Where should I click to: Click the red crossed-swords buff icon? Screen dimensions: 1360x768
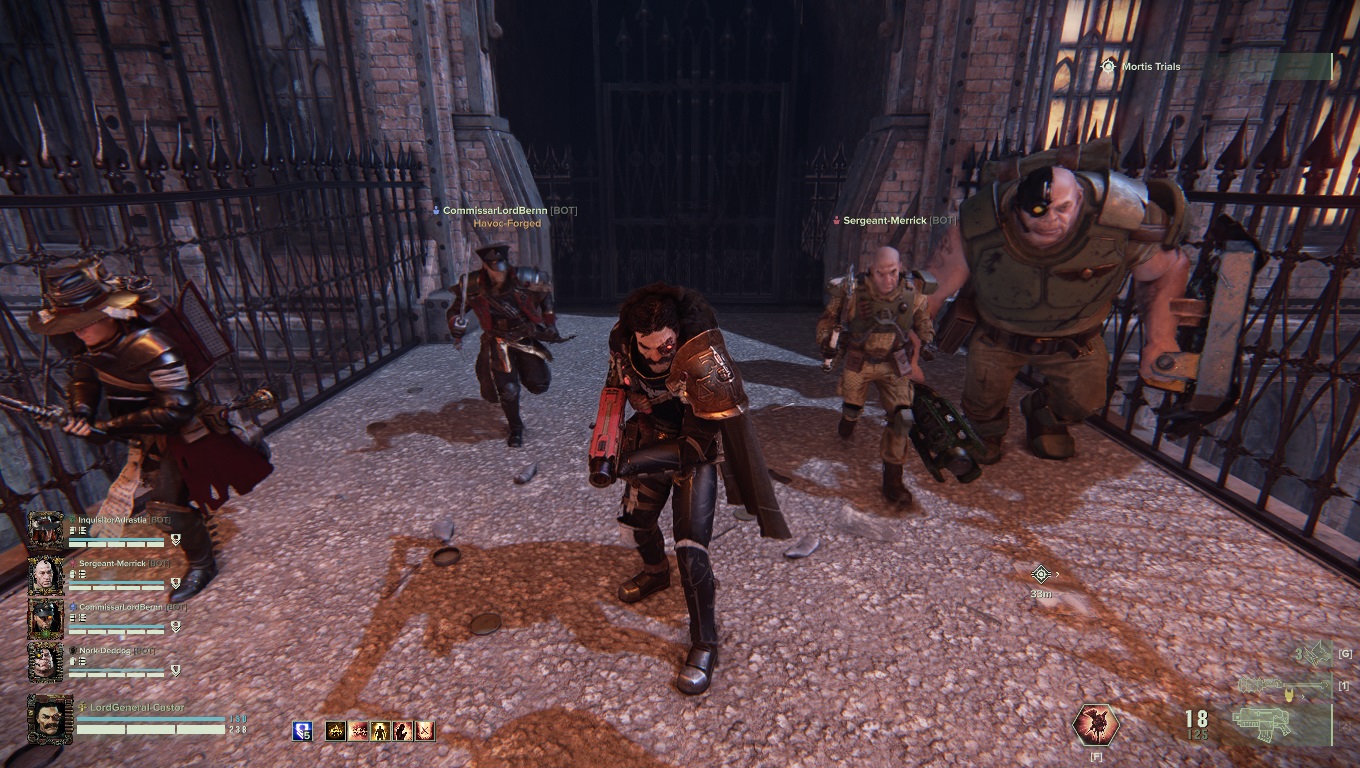425,731
